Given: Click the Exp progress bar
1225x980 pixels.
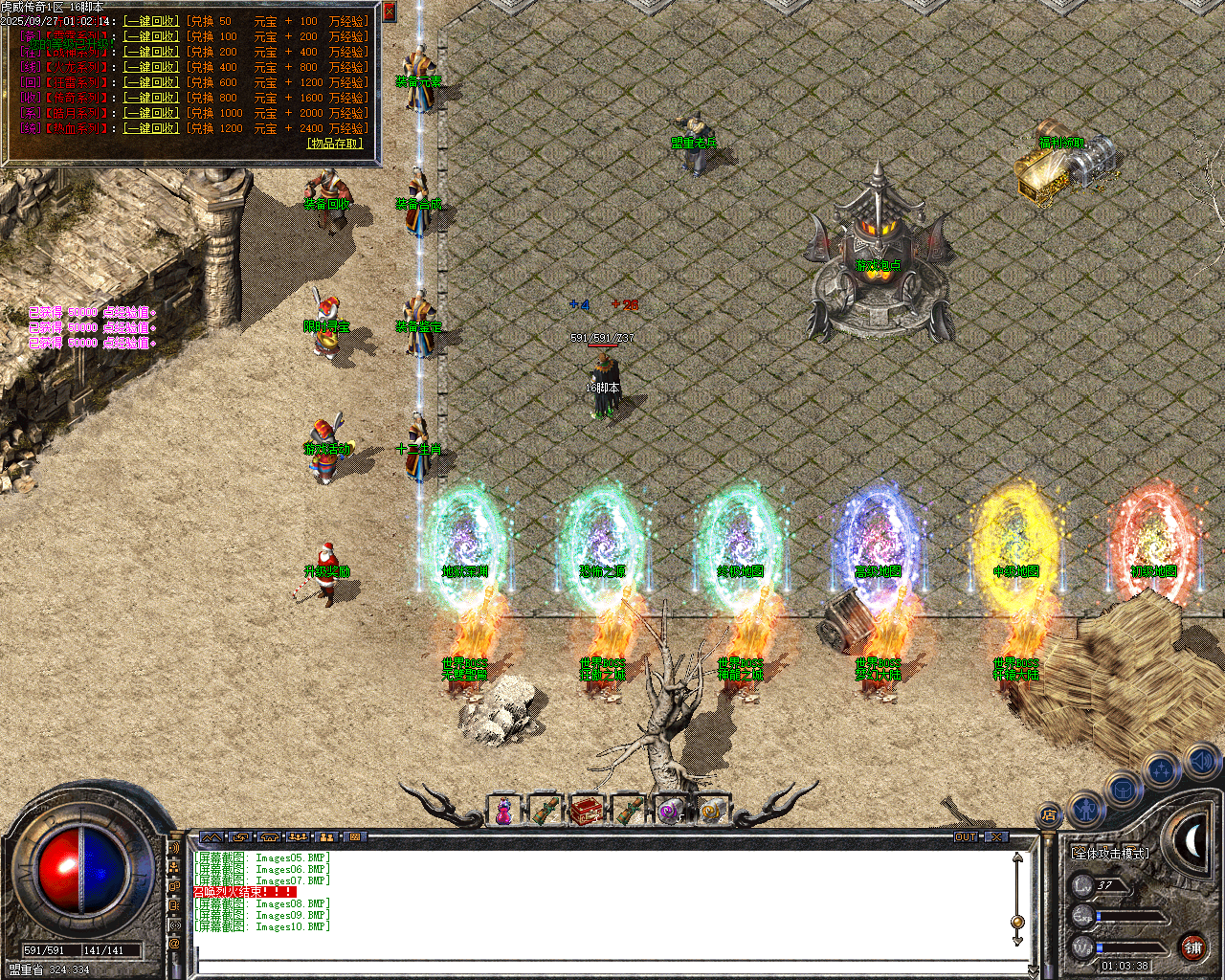Looking at the screenshot, I should [x=1129, y=915].
